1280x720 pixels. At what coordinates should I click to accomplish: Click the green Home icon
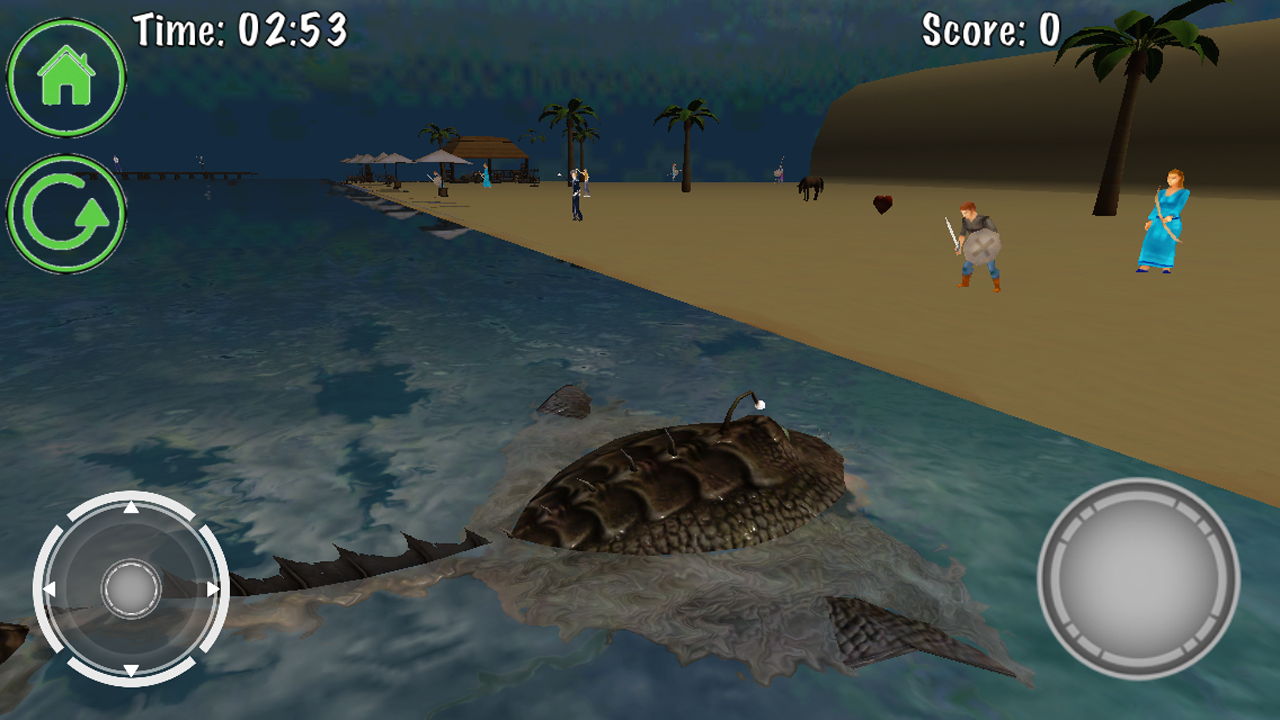tap(66, 76)
